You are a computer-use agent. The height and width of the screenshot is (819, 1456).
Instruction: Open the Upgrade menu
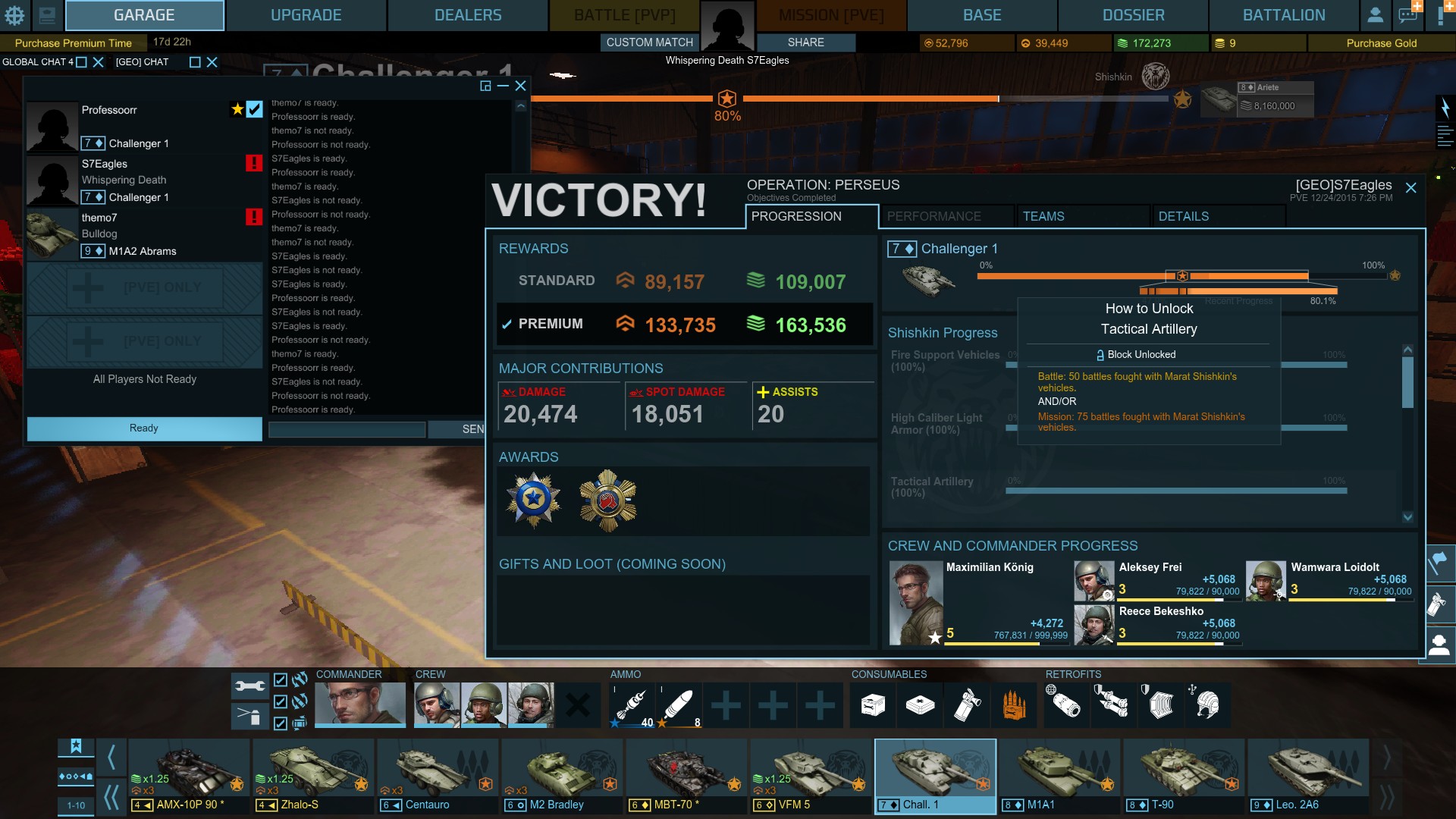pyautogui.click(x=306, y=15)
